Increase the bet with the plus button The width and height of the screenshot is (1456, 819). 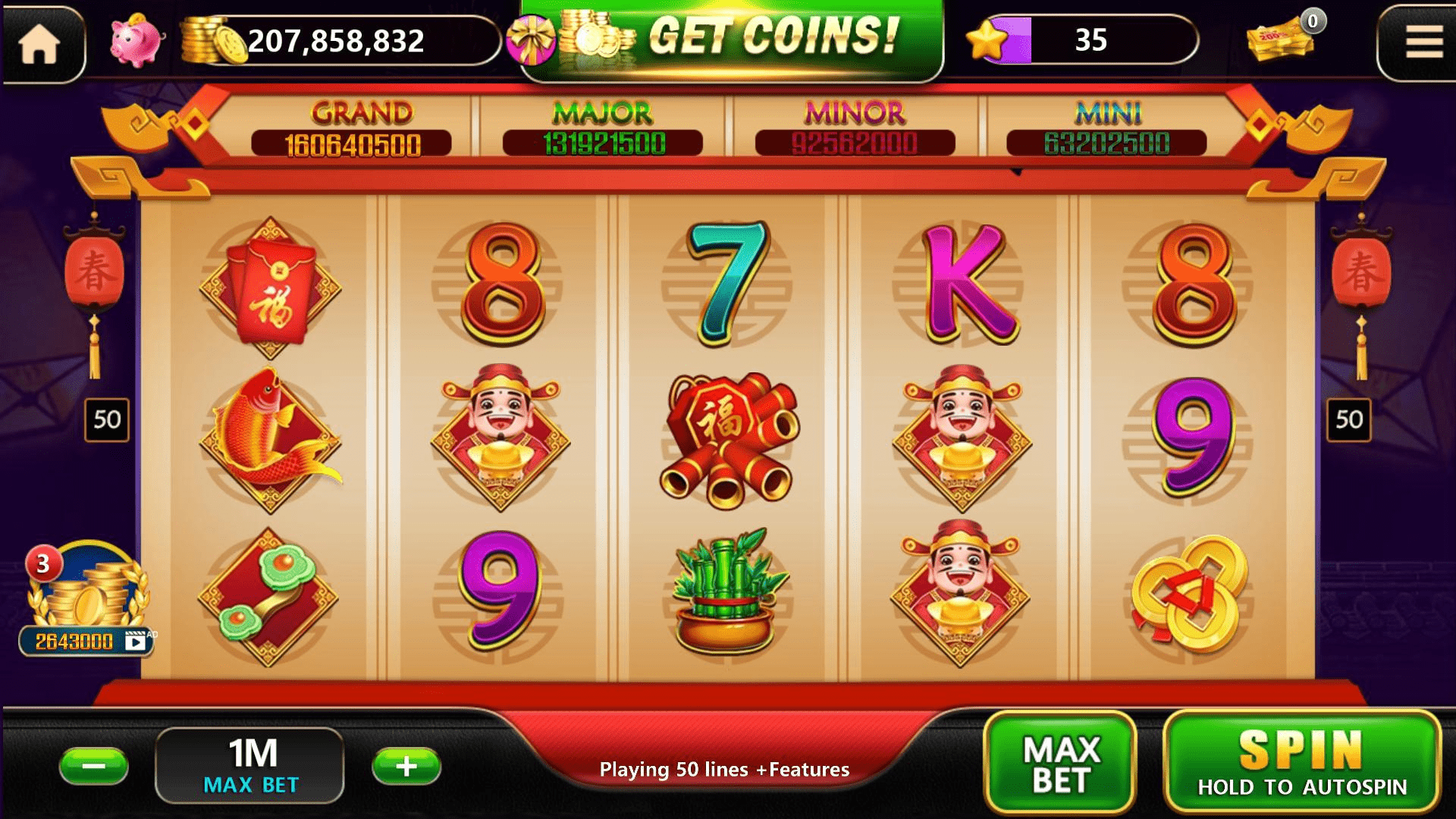tap(406, 766)
